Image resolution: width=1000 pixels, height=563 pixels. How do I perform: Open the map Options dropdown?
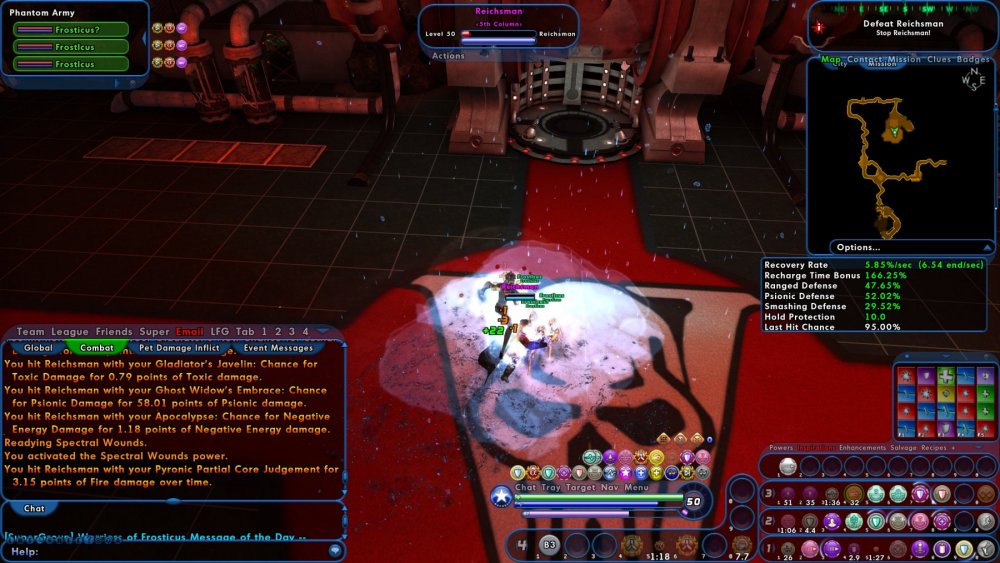pos(858,247)
